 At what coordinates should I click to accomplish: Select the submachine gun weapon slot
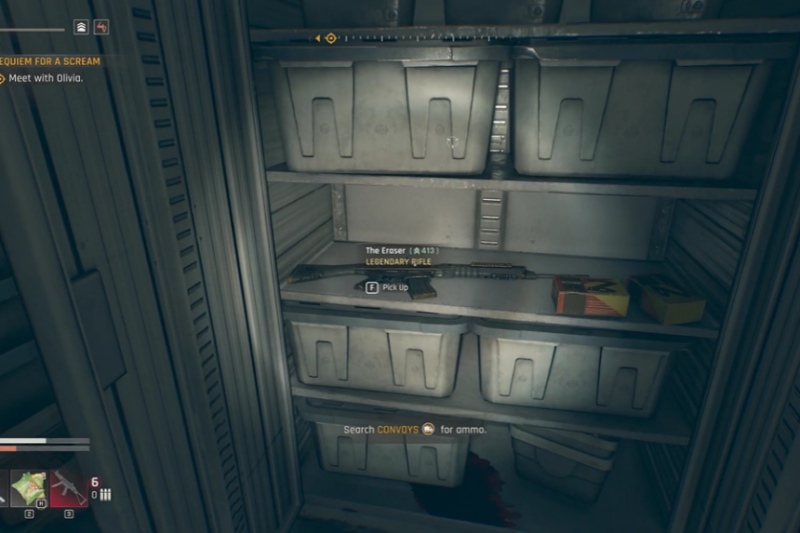click(69, 489)
